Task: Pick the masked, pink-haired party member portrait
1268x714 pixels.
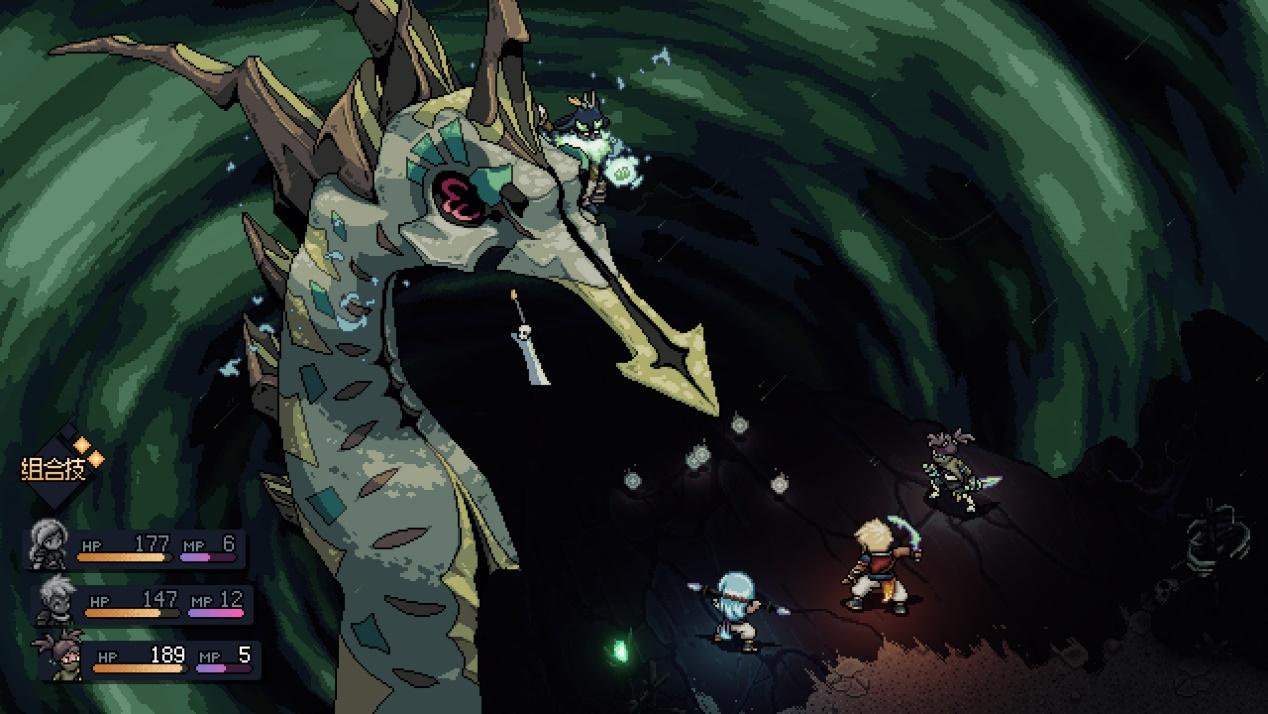Action: click(x=56, y=656)
